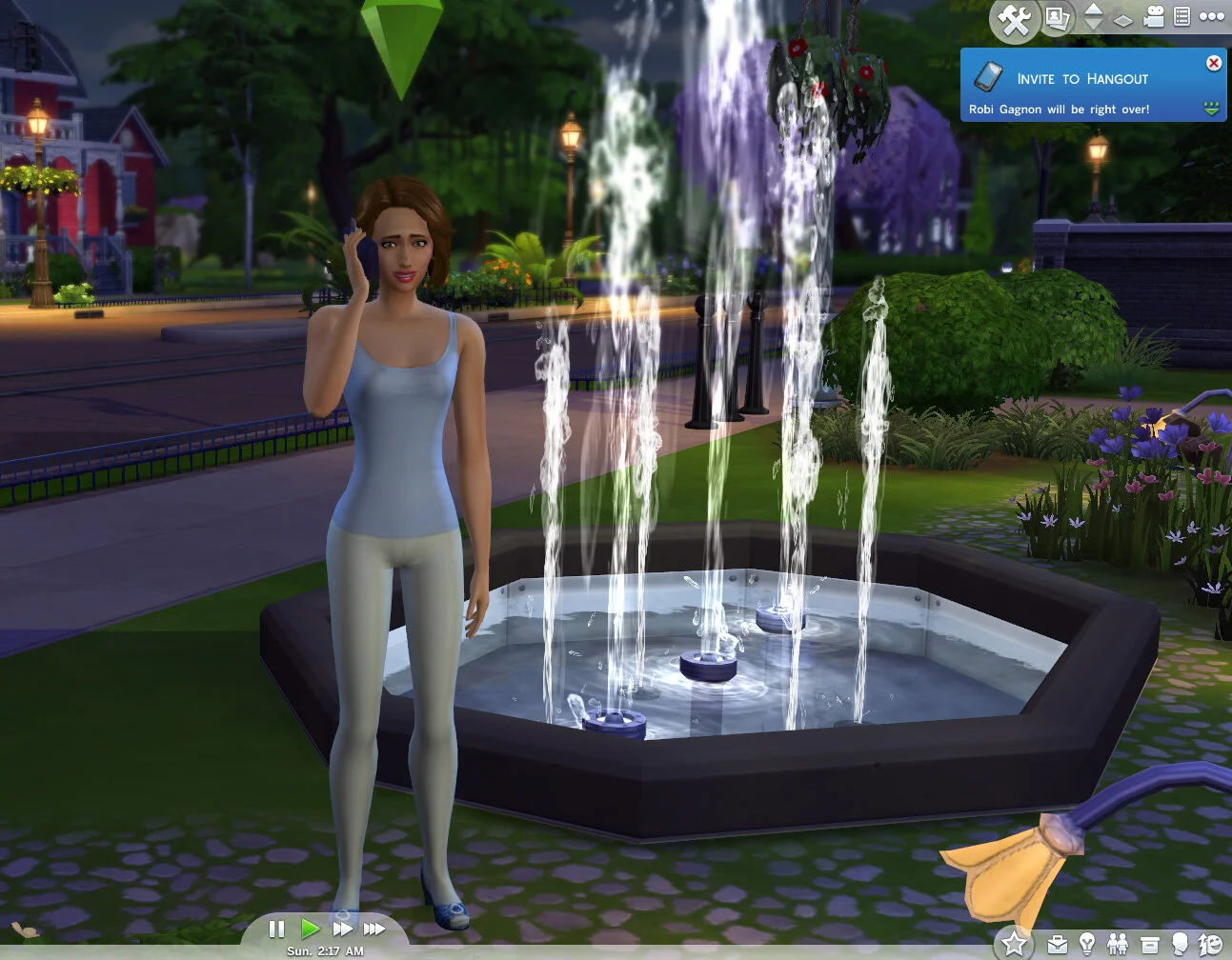The width and height of the screenshot is (1232, 960).
Task: Expand the hangout notification details chevron
Action: click(x=1211, y=108)
